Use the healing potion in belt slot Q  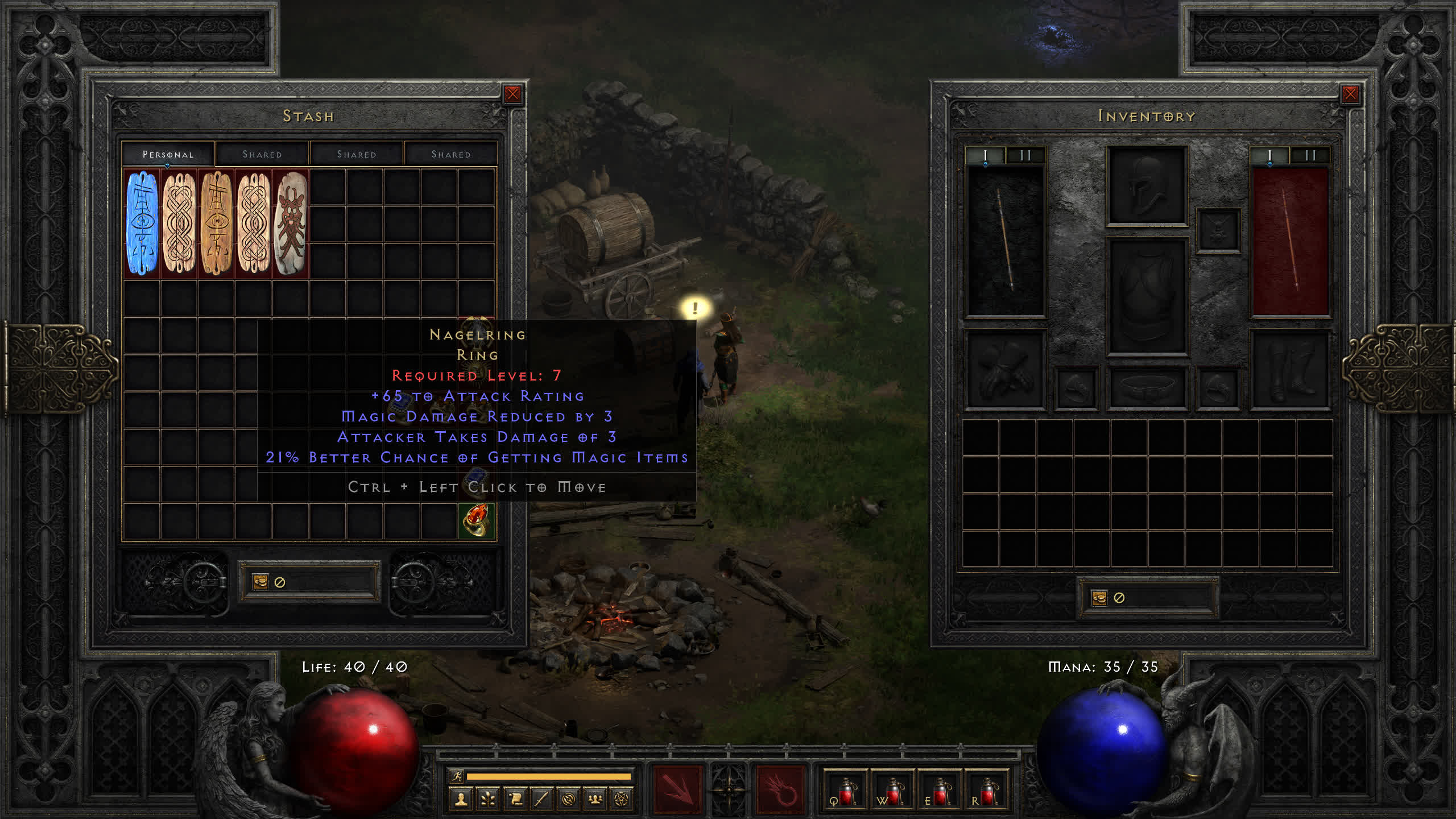(x=845, y=791)
